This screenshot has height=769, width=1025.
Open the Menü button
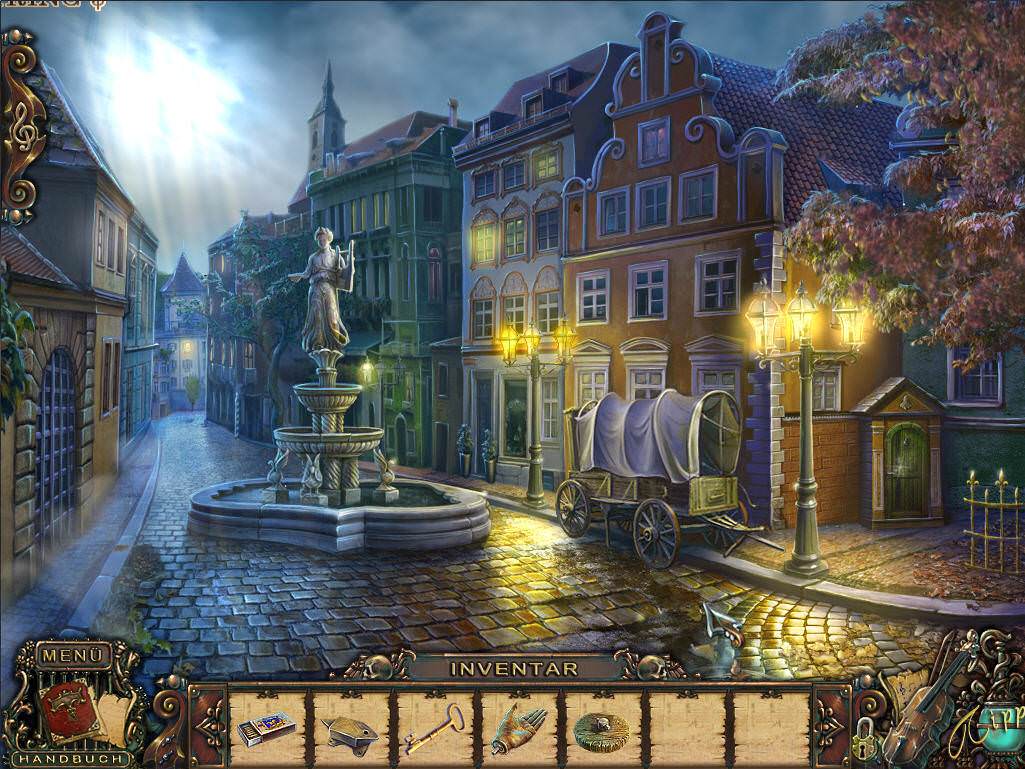coord(74,656)
